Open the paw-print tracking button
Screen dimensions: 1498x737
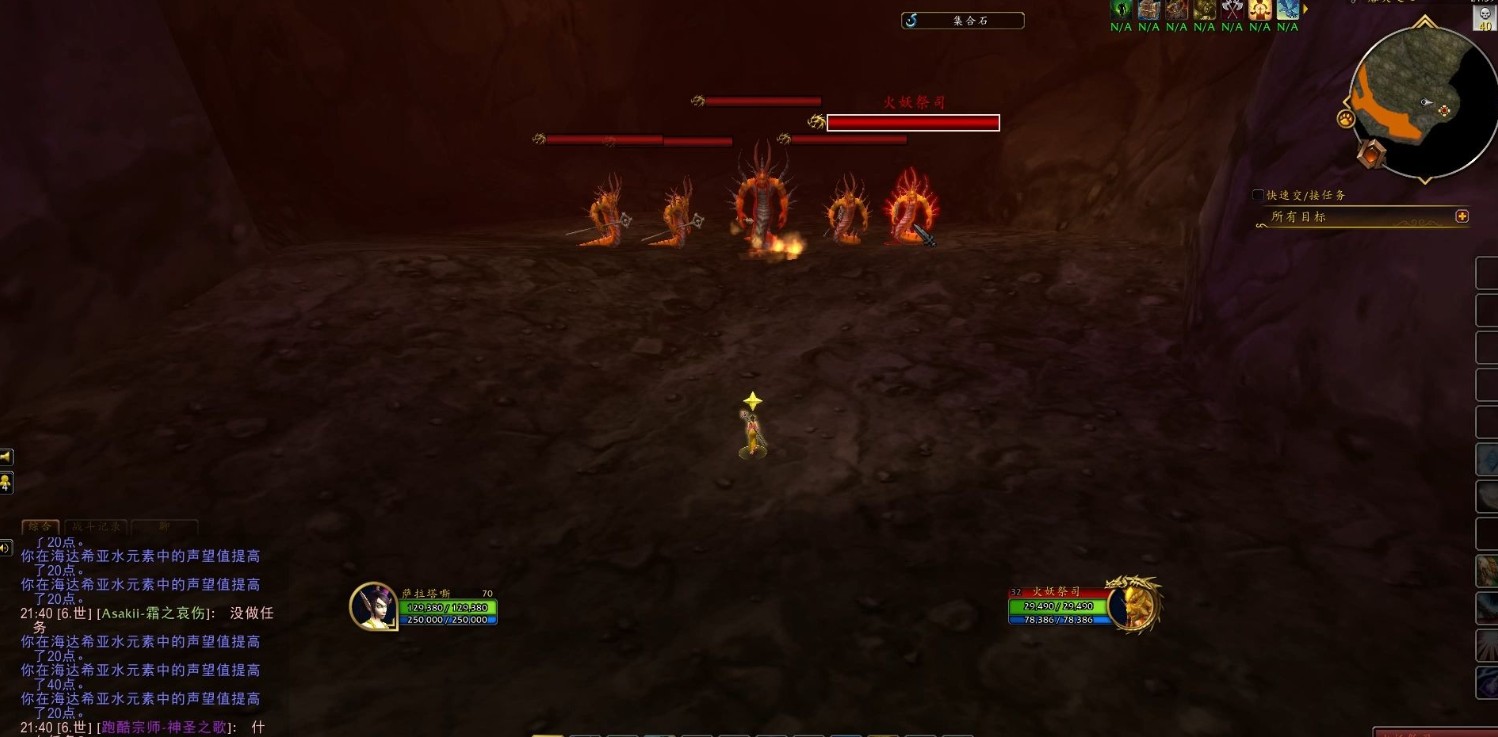(1345, 119)
